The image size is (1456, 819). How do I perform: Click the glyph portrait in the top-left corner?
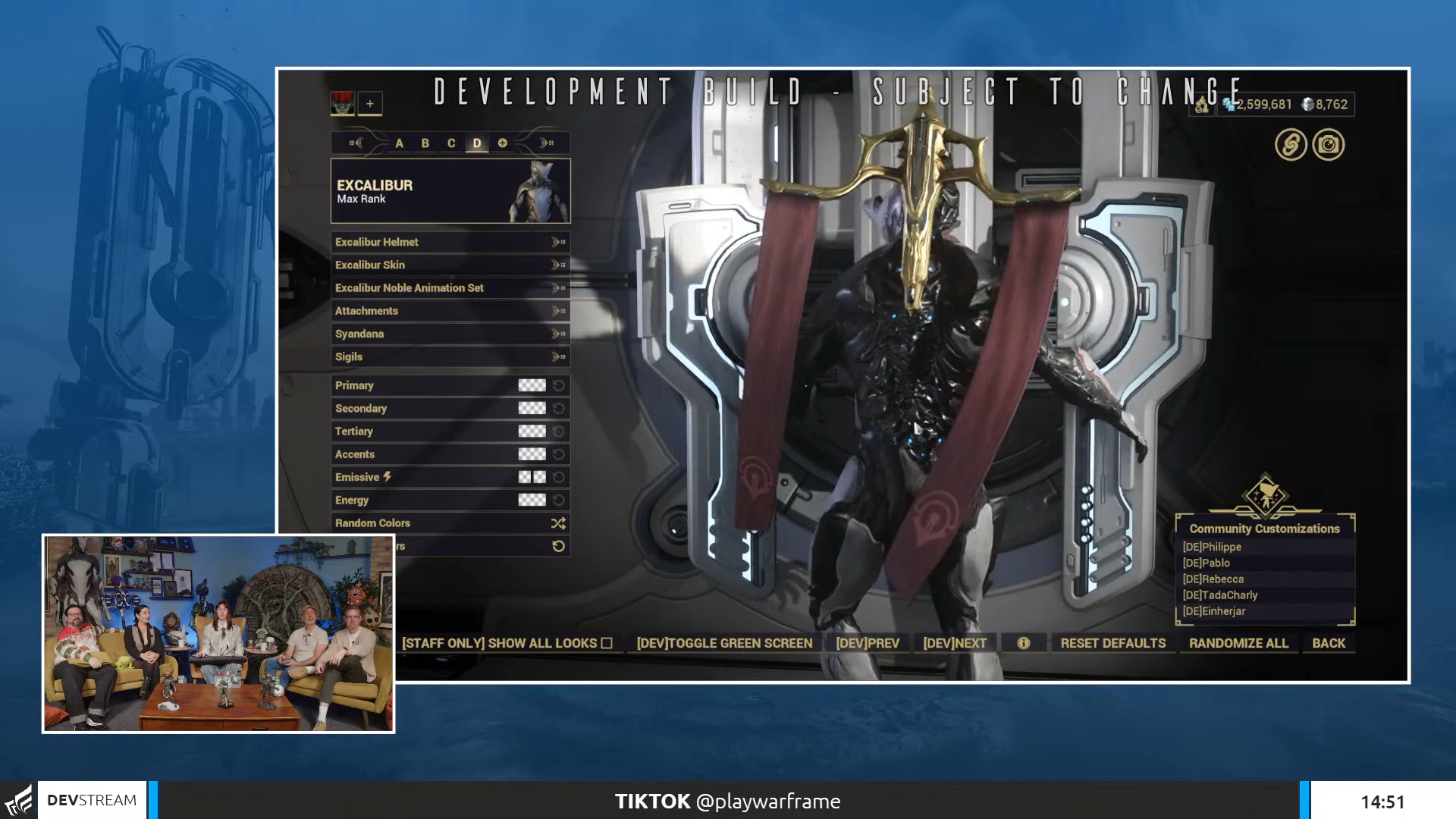click(x=342, y=103)
